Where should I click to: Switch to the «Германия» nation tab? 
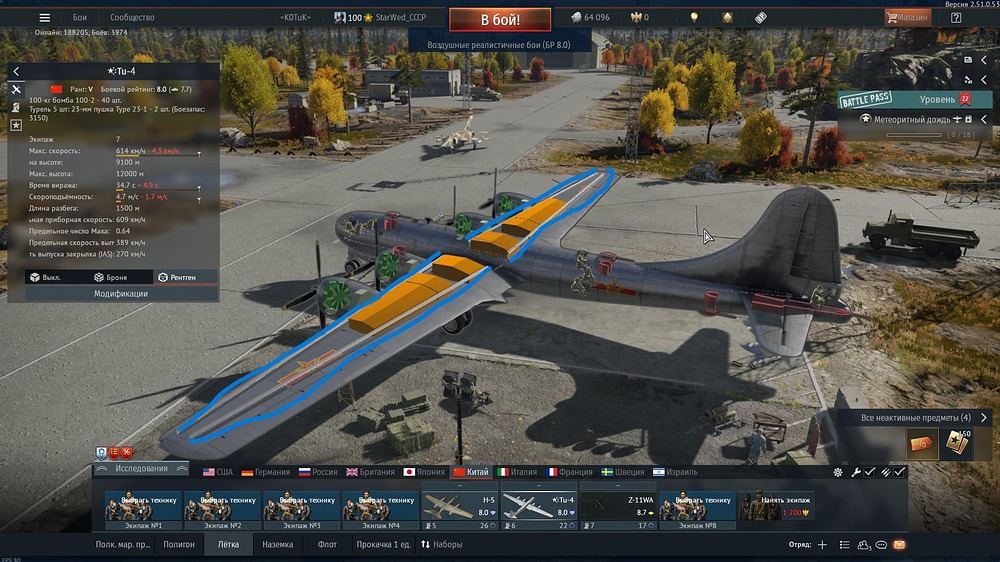click(265, 472)
